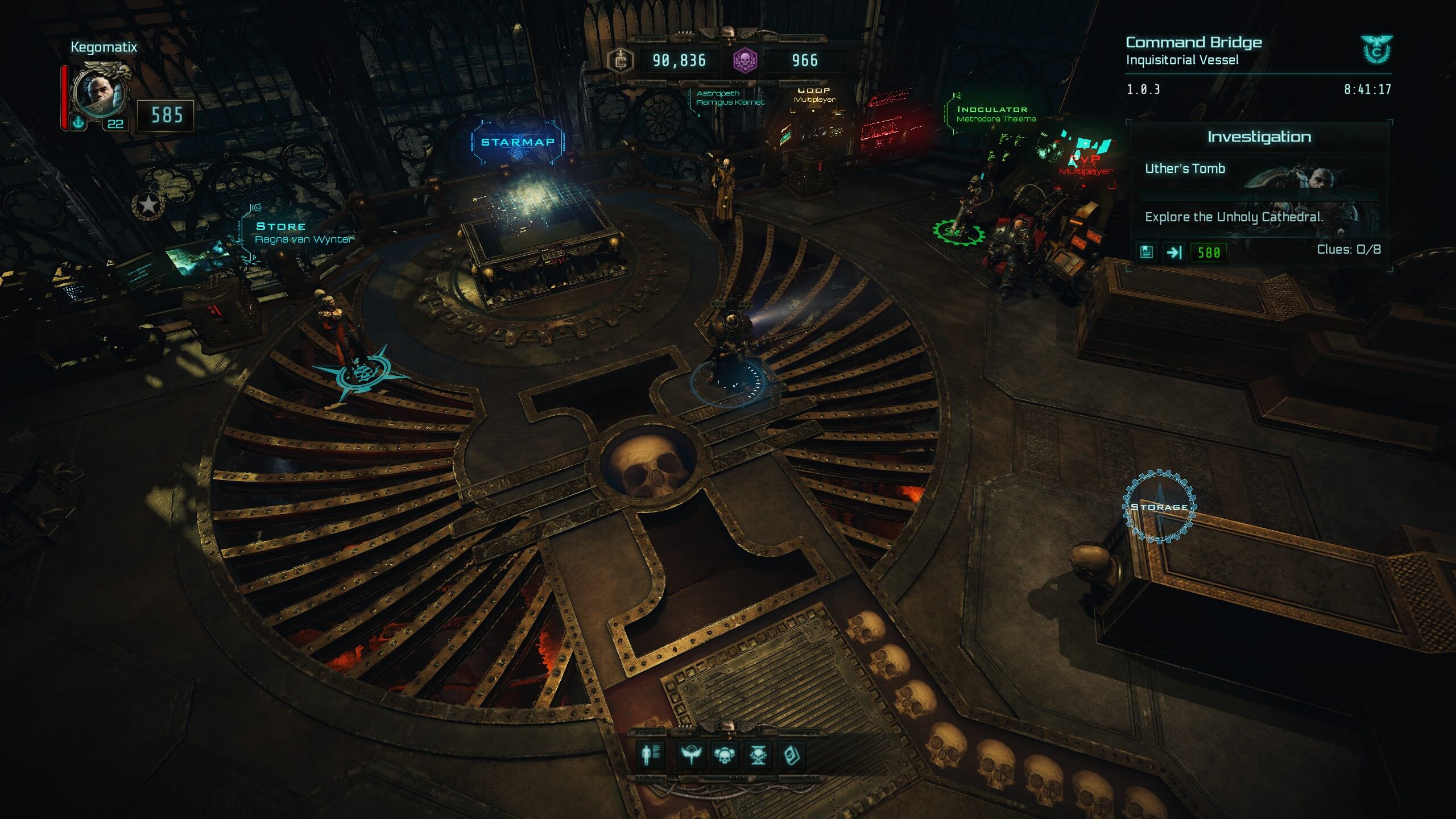Open the PvP Multiplayer label

click(1086, 165)
